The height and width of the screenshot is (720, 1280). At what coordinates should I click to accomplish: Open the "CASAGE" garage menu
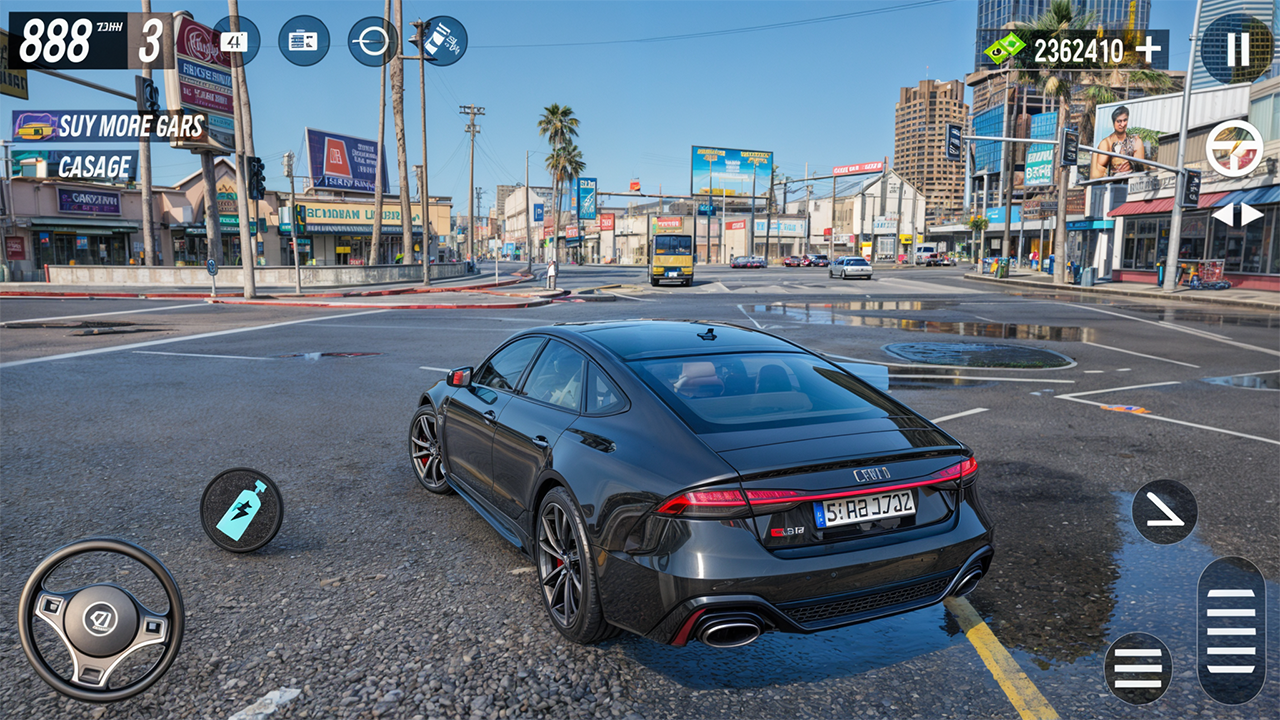(93, 166)
